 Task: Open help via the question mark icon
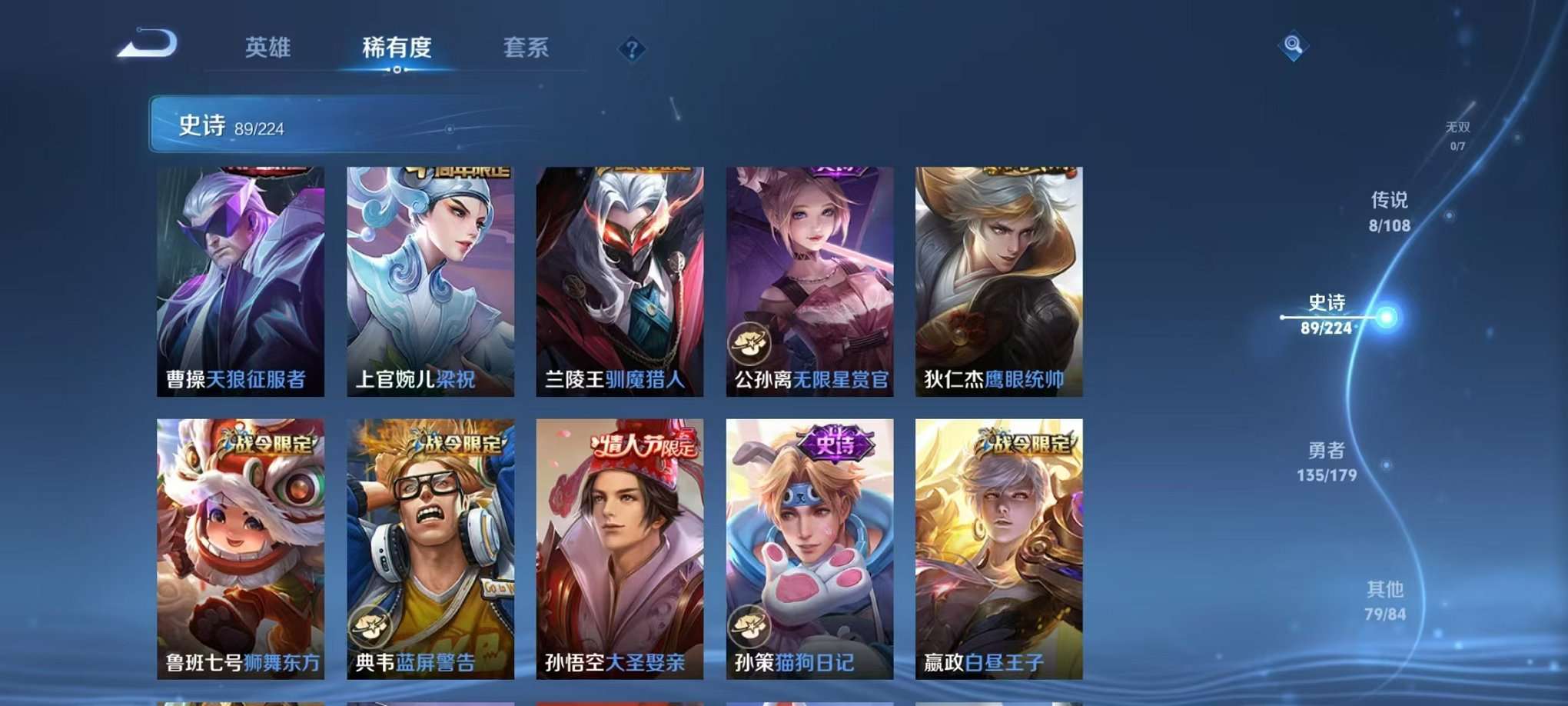click(x=632, y=50)
